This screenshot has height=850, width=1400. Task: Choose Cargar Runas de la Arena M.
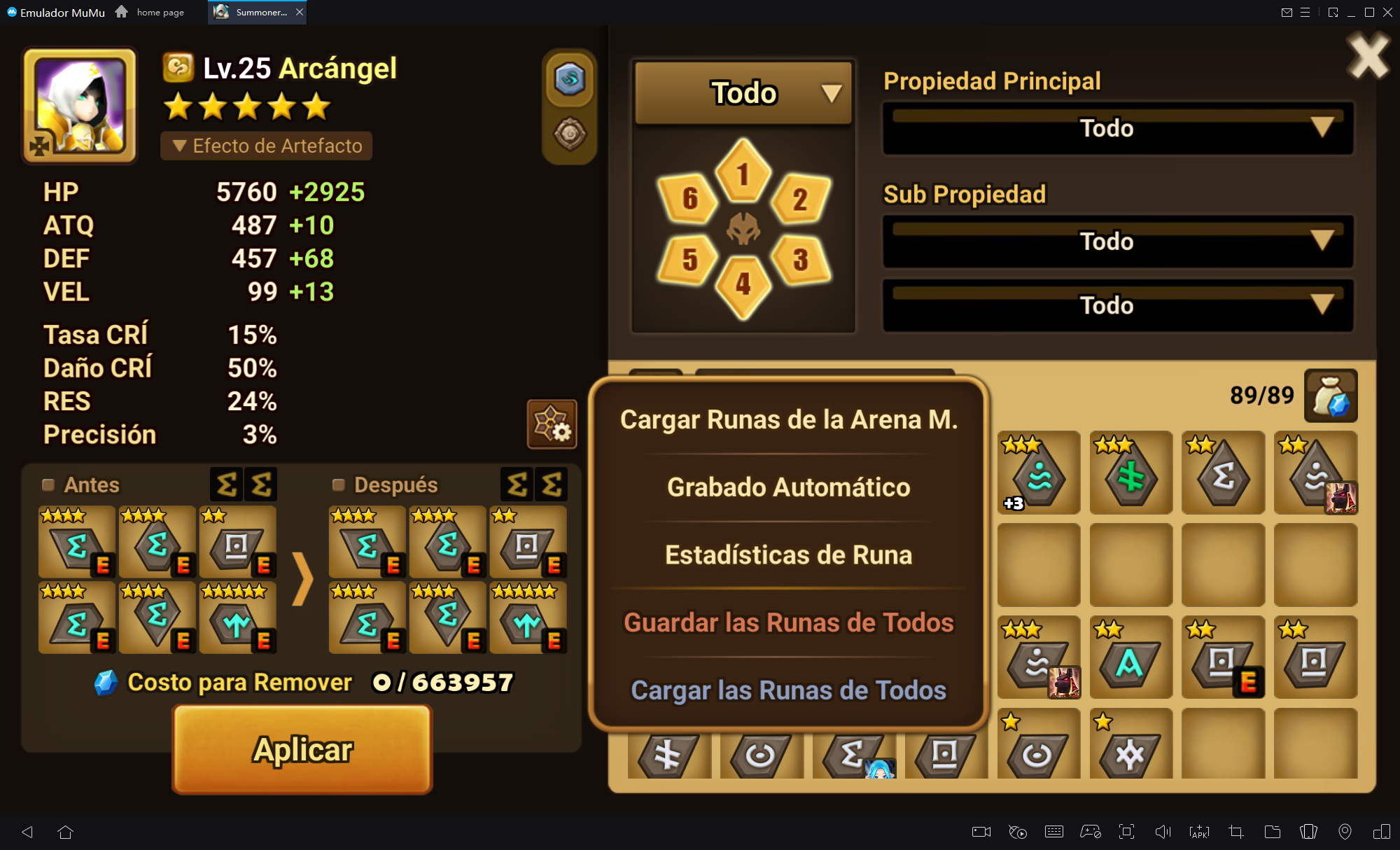click(788, 419)
